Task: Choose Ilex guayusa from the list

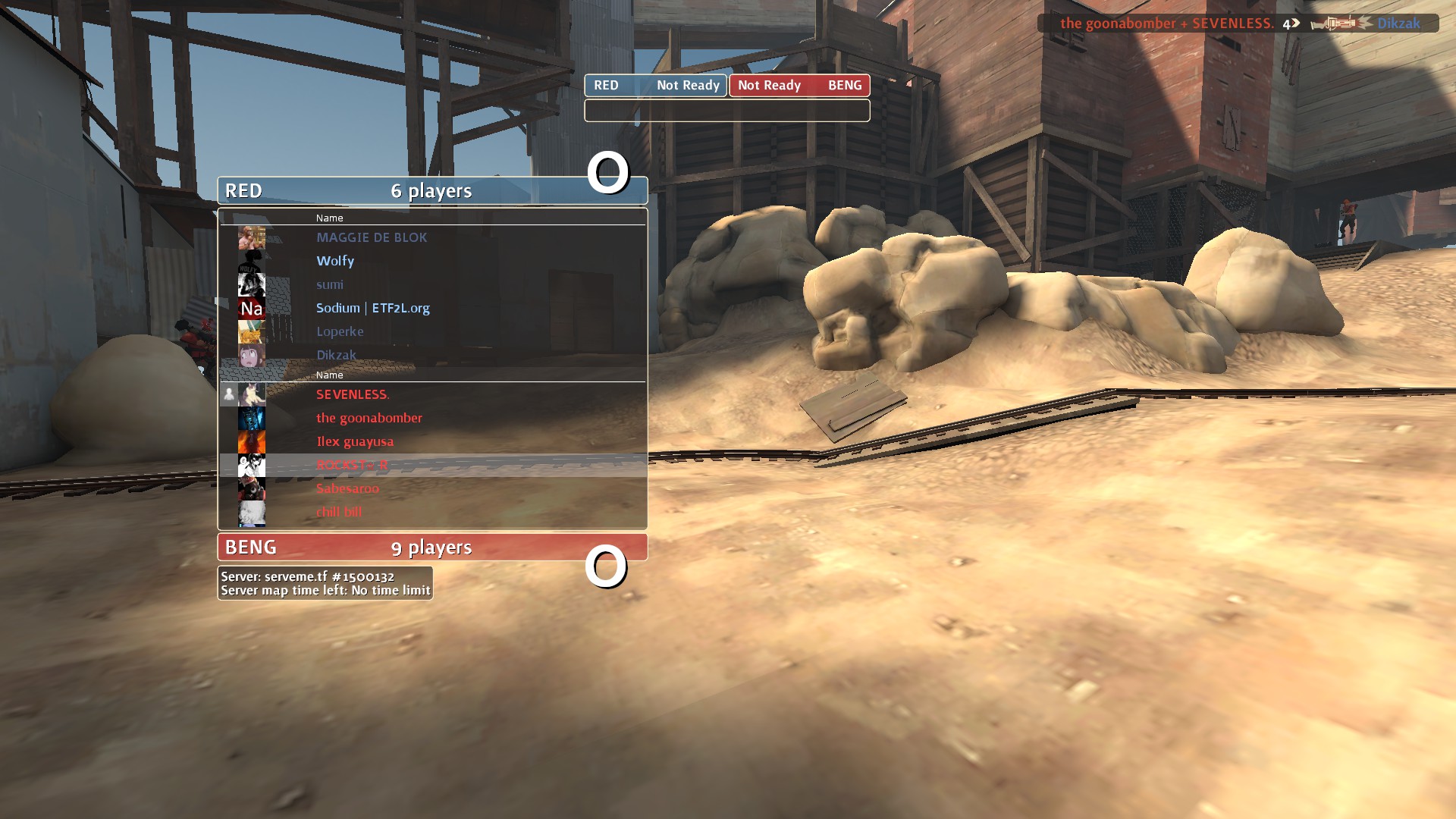Action: tap(355, 441)
